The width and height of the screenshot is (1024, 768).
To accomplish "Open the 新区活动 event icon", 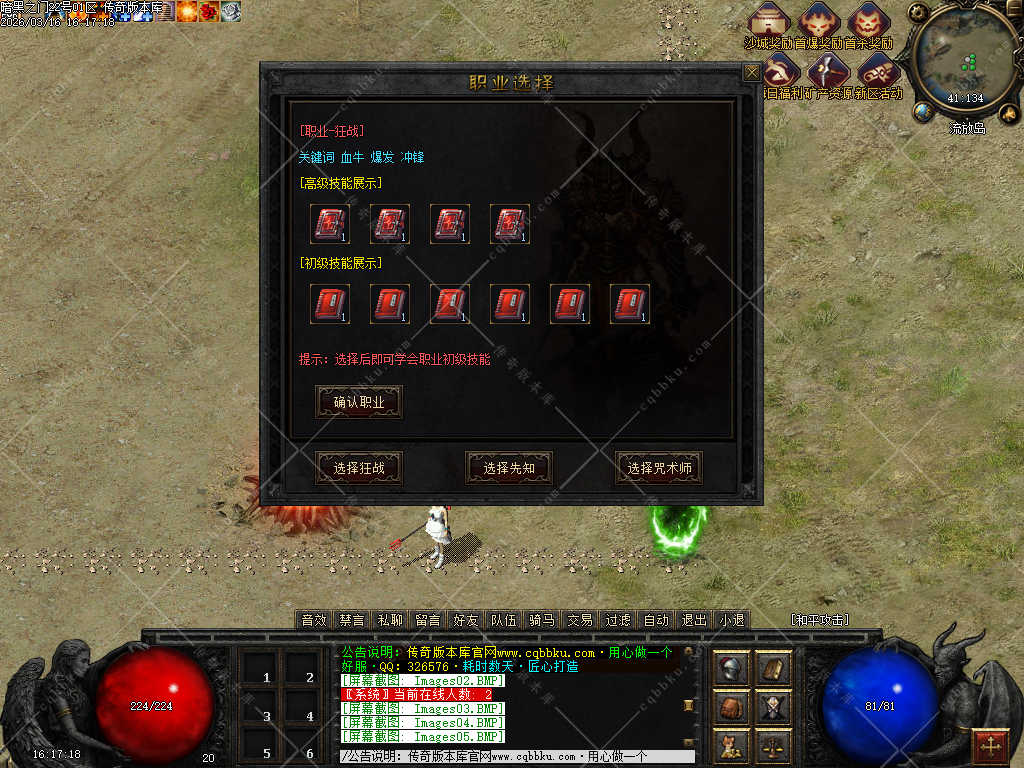I will [x=878, y=72].
